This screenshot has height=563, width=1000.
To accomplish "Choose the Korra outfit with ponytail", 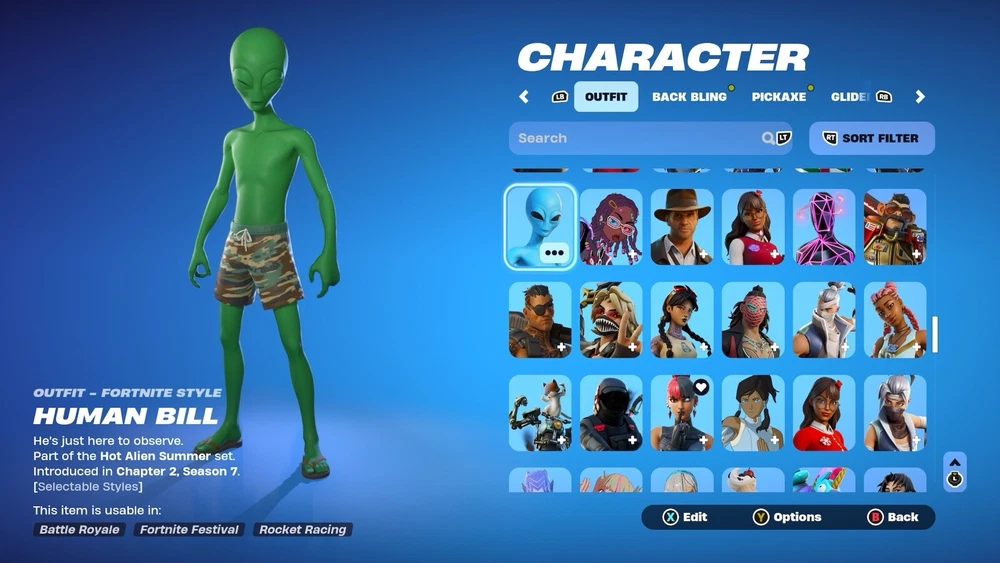I will coord(753,412).
